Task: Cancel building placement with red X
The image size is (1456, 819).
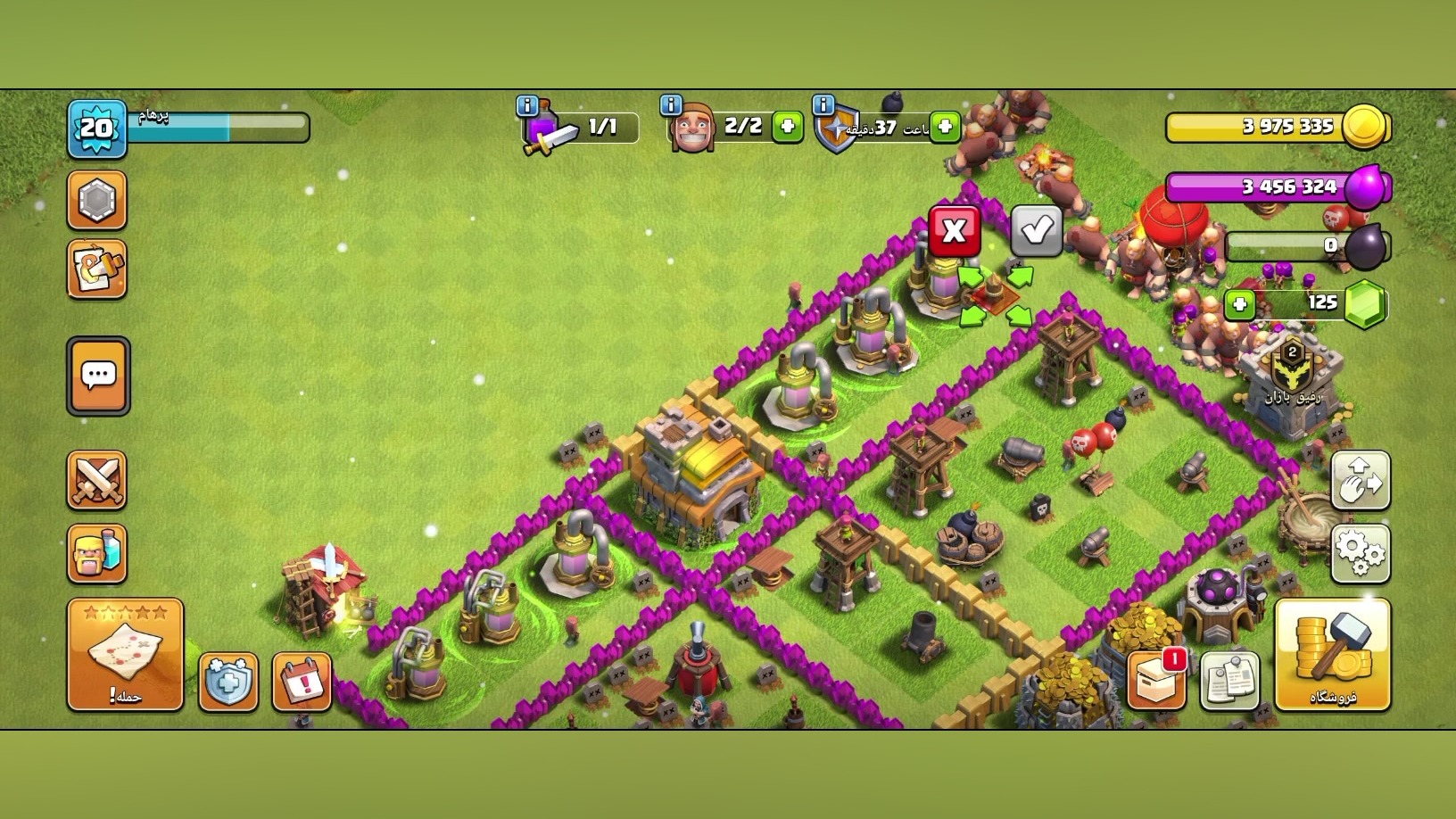Action: [954, 231]
